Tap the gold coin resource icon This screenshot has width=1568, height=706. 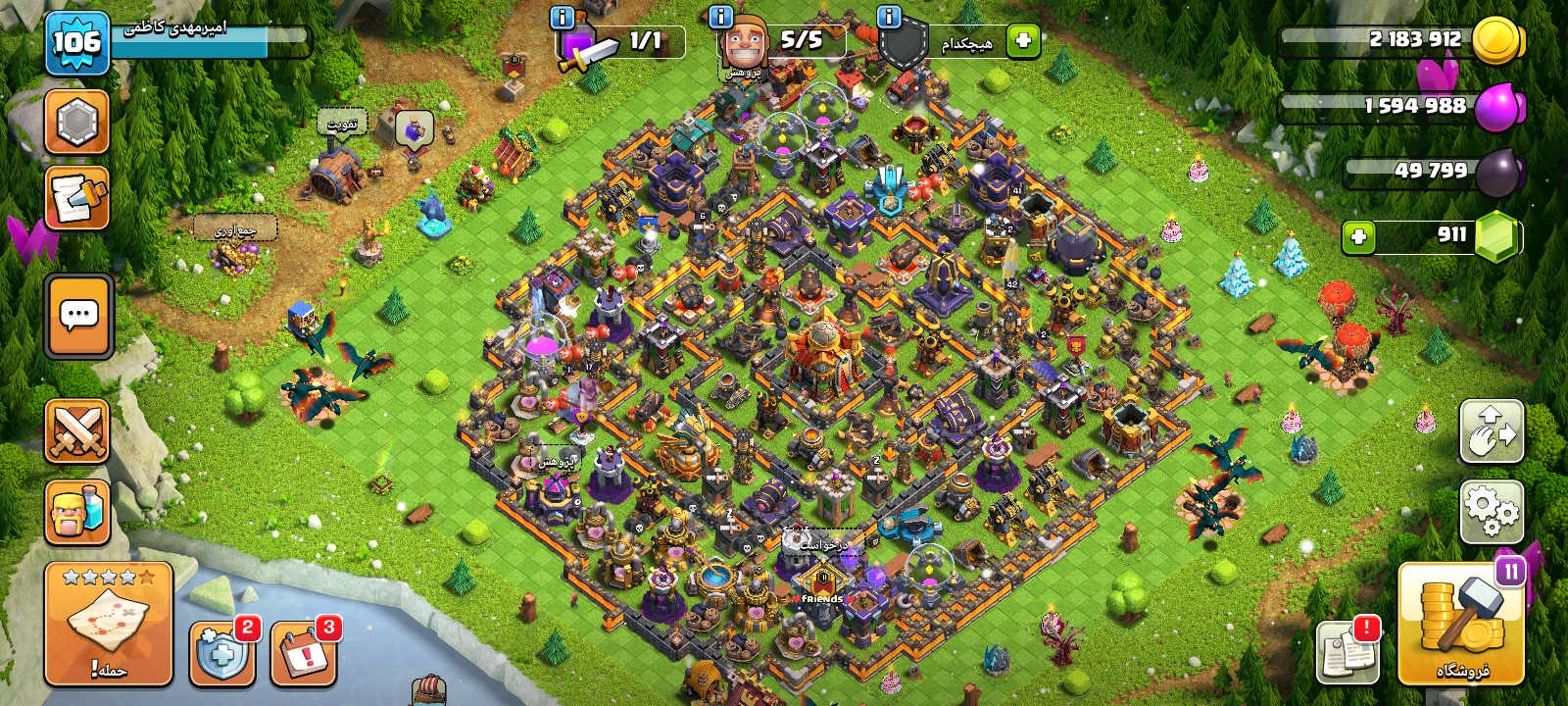[1496, 41]
